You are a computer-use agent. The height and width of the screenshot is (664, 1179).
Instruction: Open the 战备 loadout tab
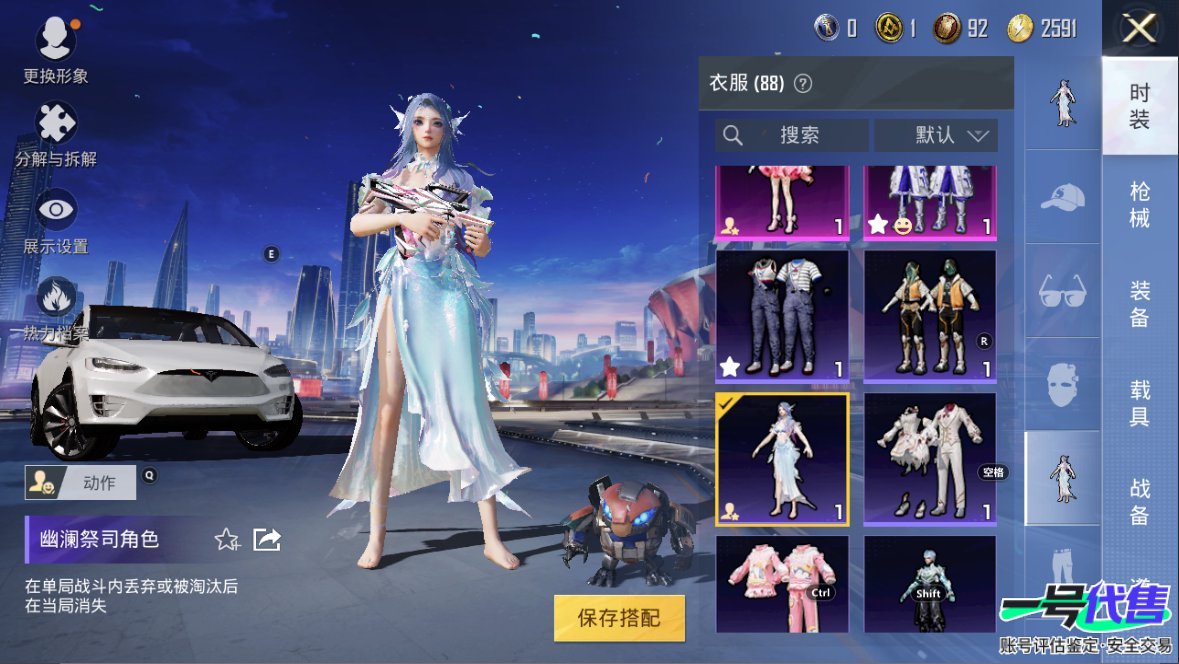point(1140,501)
